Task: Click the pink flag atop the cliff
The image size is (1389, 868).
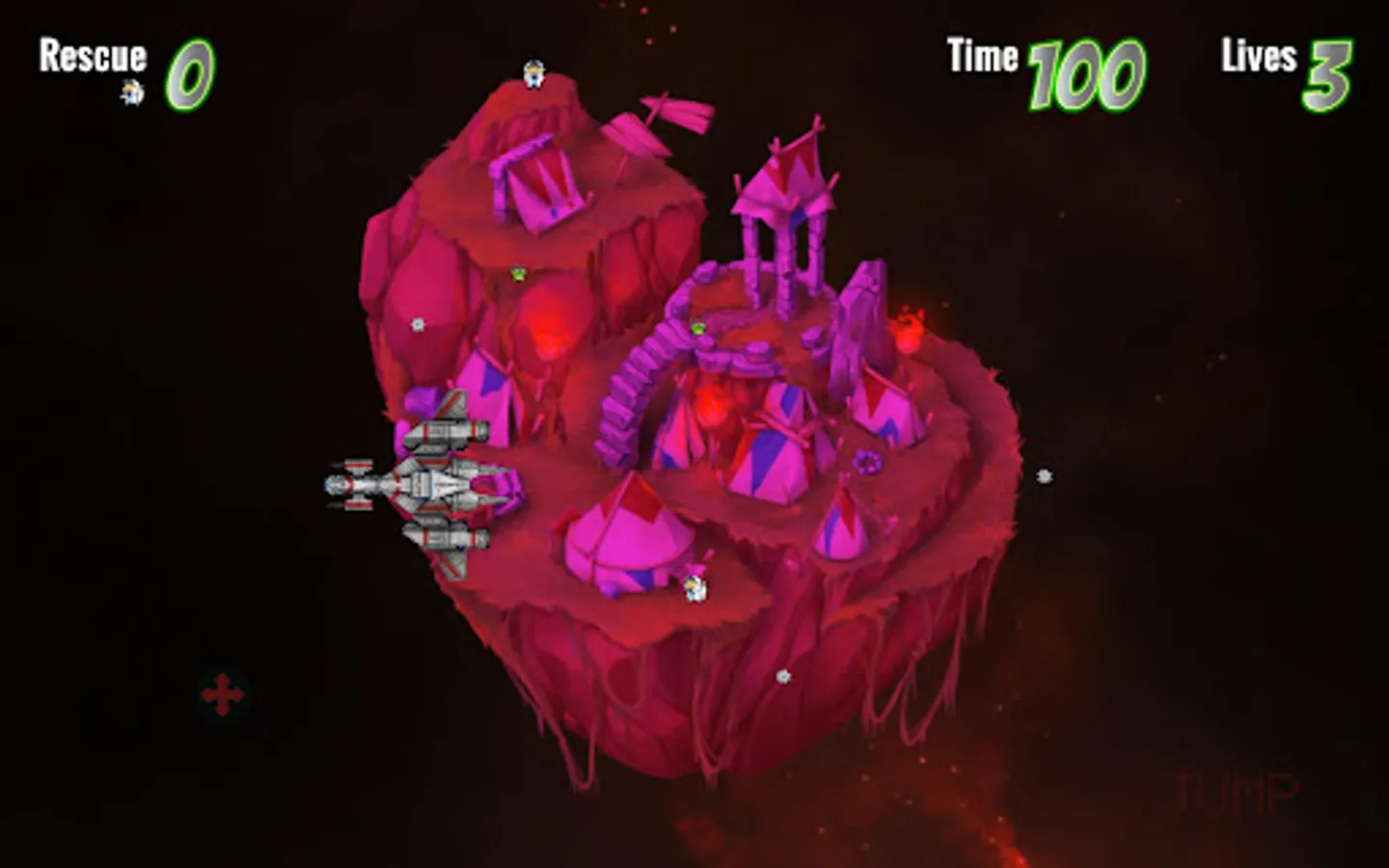Action: pyautogui.click(x=657, y=121)
